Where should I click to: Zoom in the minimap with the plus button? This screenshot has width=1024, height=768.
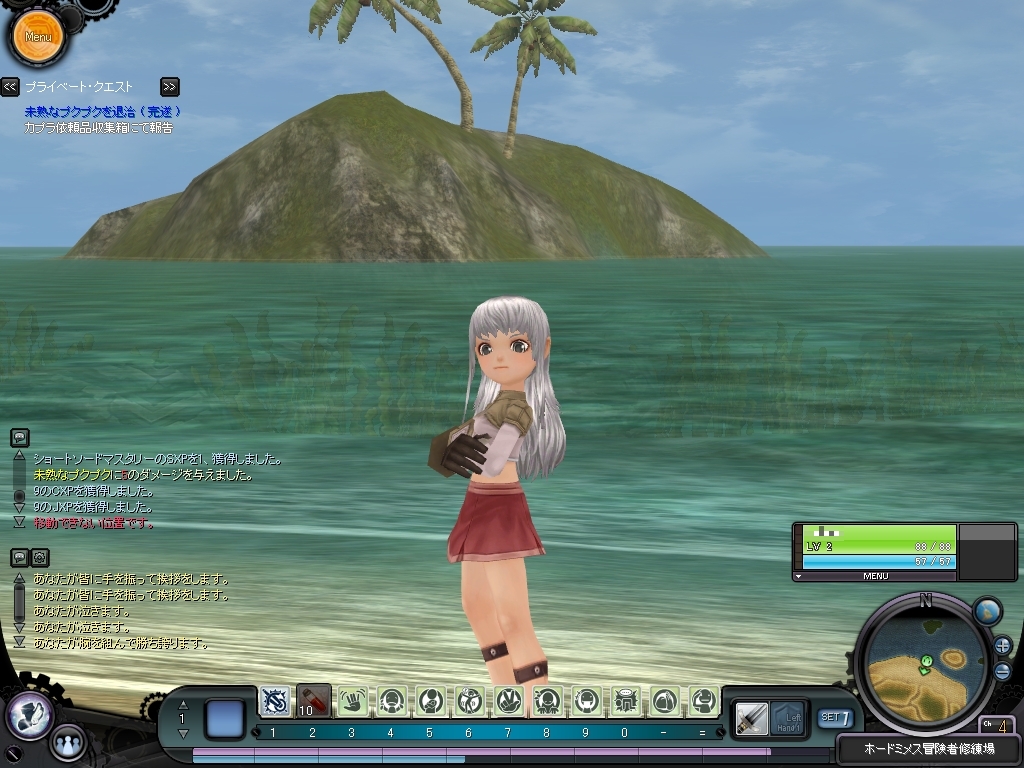point(1003,646)
